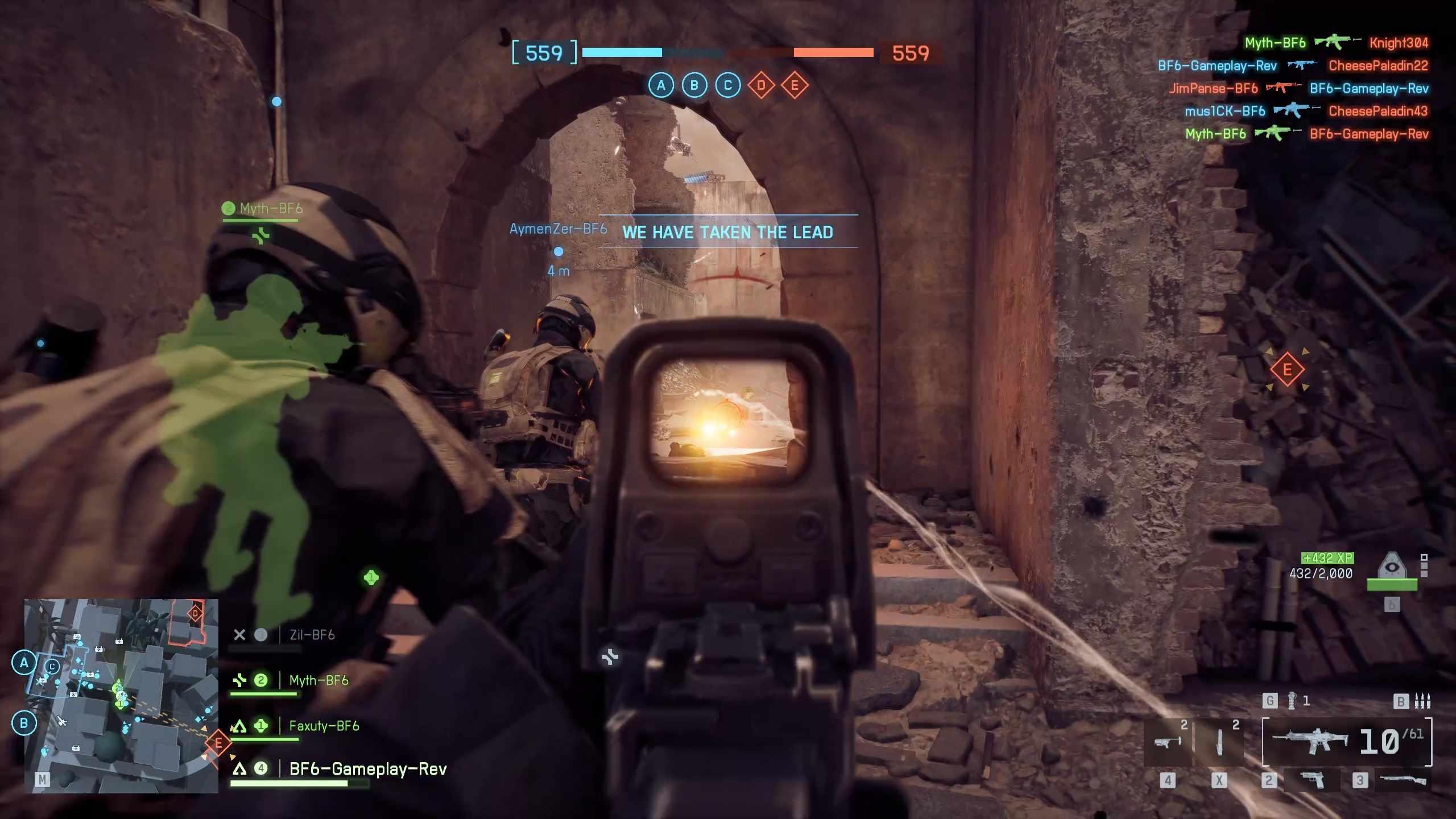Screen dimensions: 1456x819
Task: Click the enemy D marker on the minimap
Action: click(195, 613)
